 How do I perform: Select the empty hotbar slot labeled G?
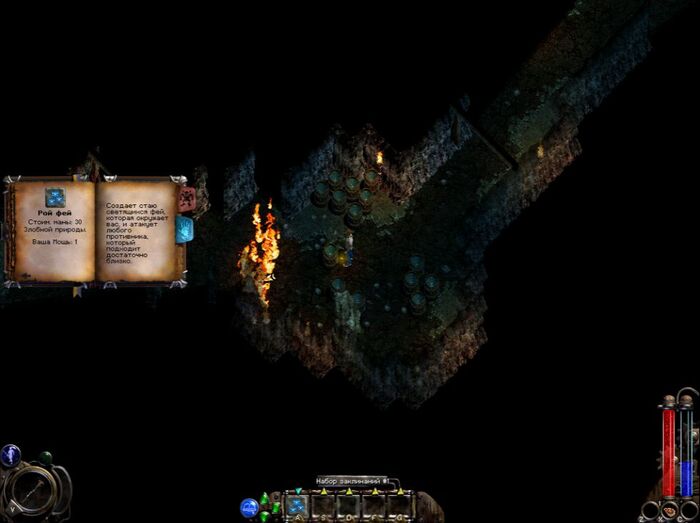point(400,506)
